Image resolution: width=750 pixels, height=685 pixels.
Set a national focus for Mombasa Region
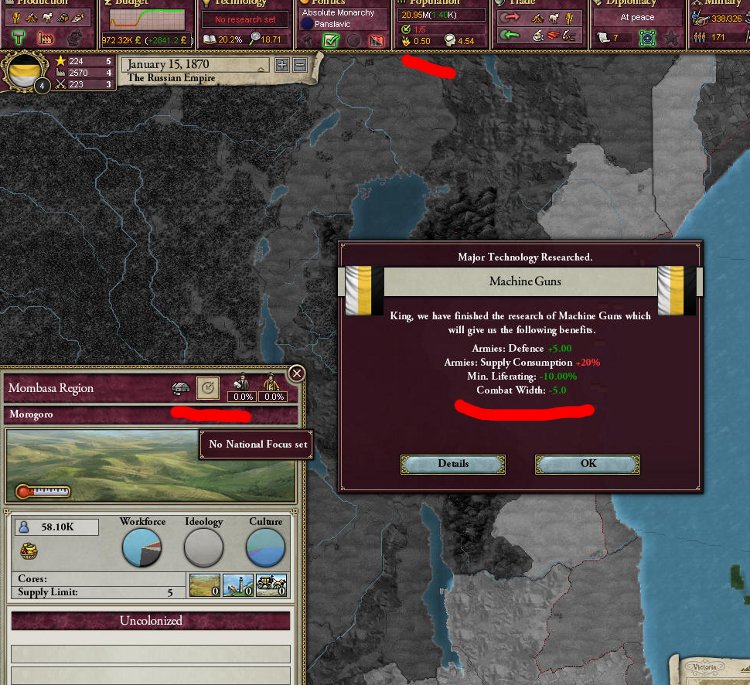(x=208, y=387)
